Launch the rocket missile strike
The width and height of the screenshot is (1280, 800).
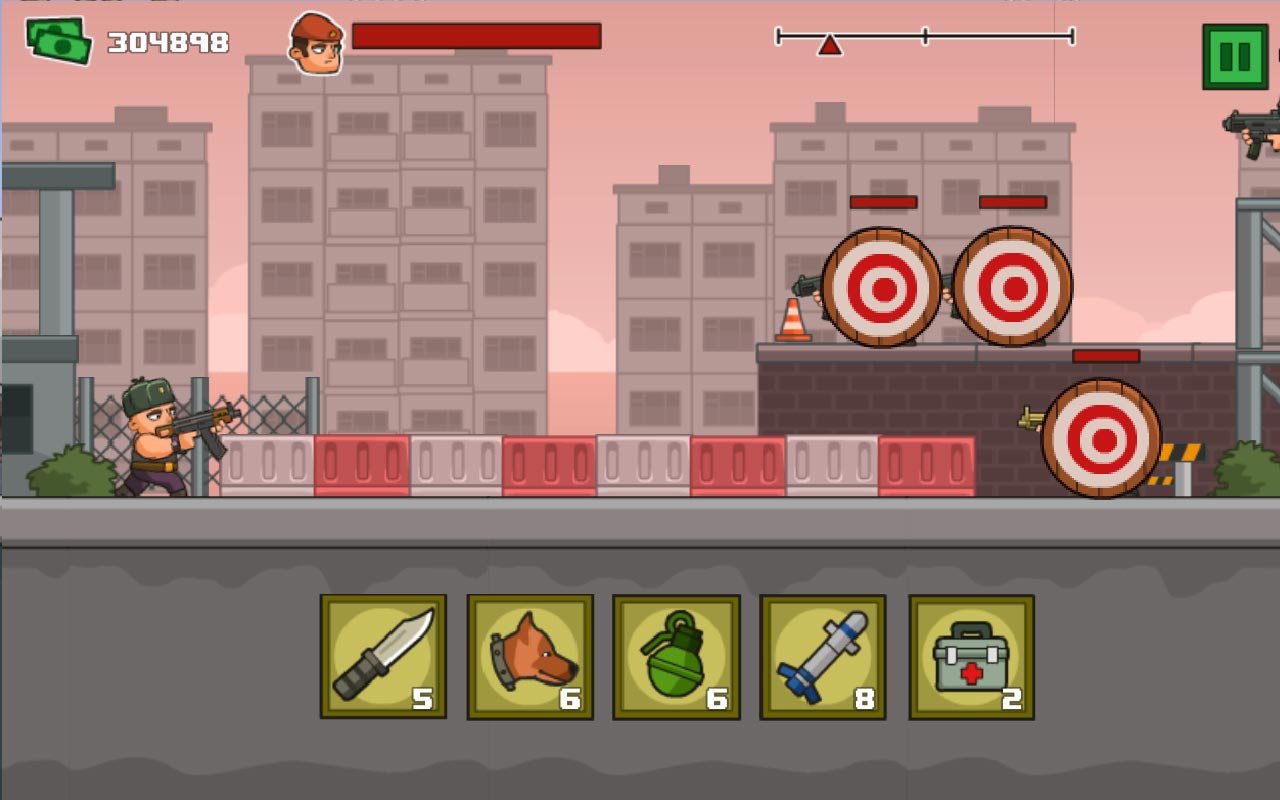tap(823, 657)
